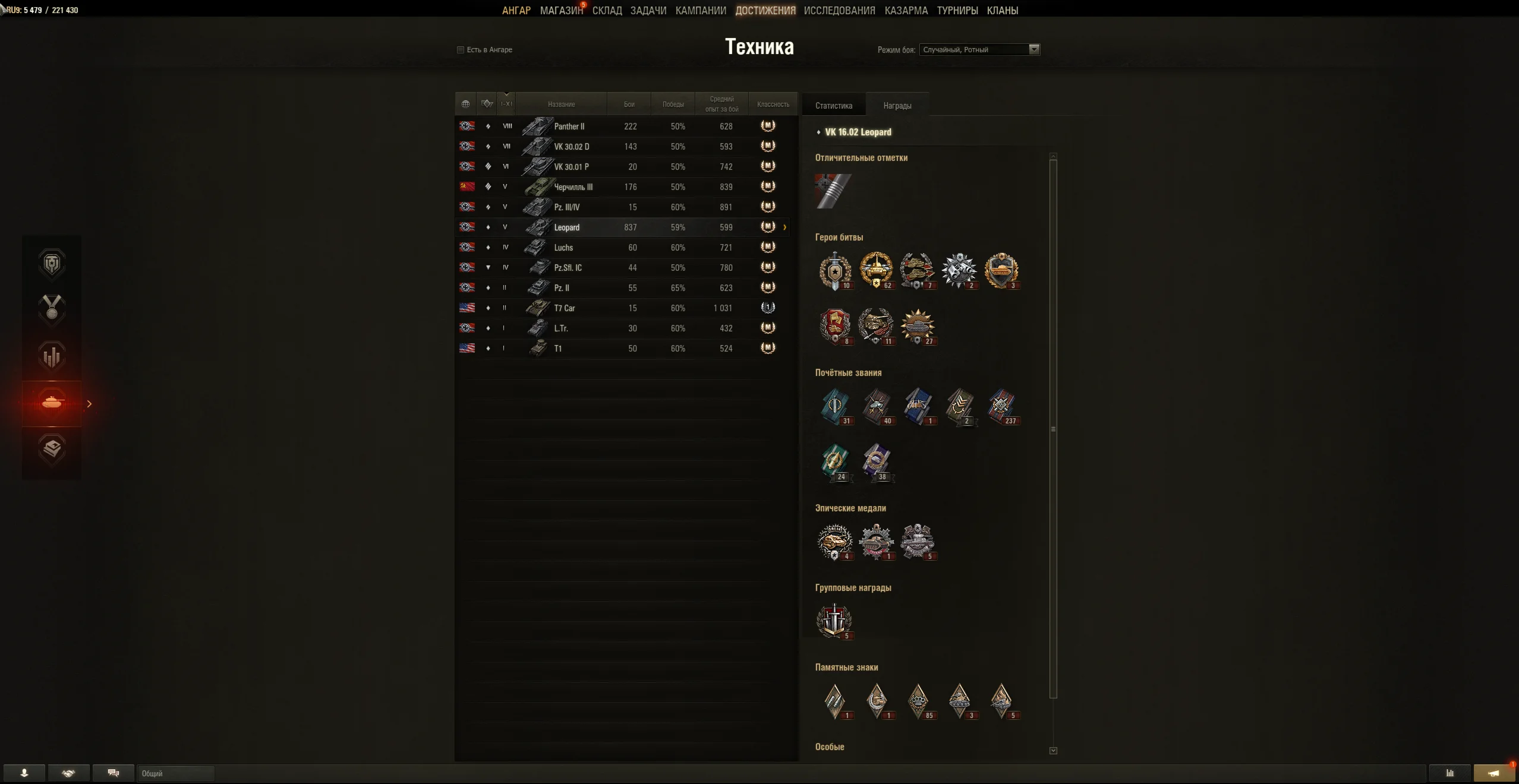Image resolution: width=1519 pixels, height=784 pixels.
Task: Click the down arrow of the awards scrollbar
Action: point(1053,750)
